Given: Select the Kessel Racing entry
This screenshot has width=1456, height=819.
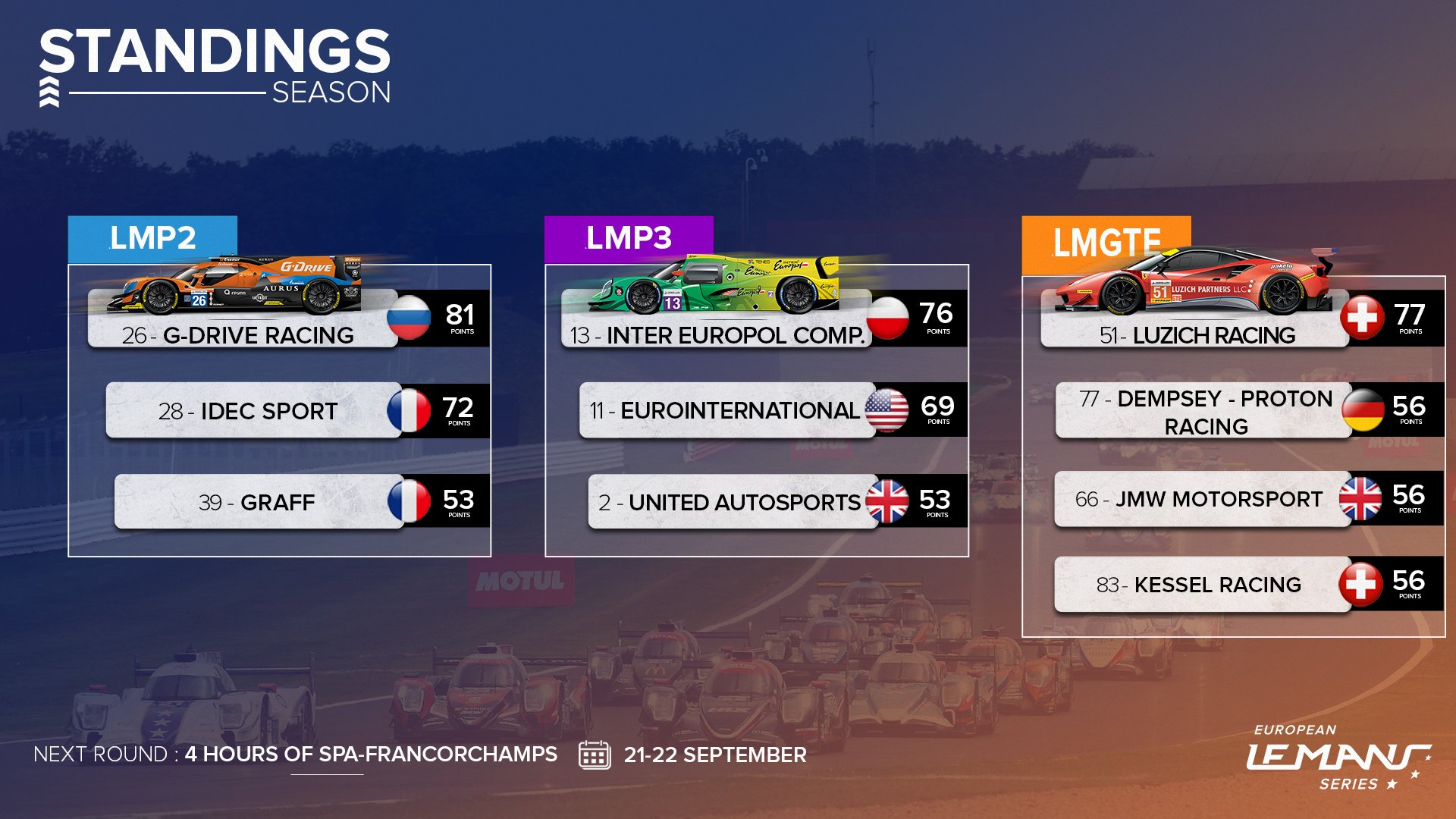Looking at the screenshot, I should pyautogui.click(x=1200, y=585).
